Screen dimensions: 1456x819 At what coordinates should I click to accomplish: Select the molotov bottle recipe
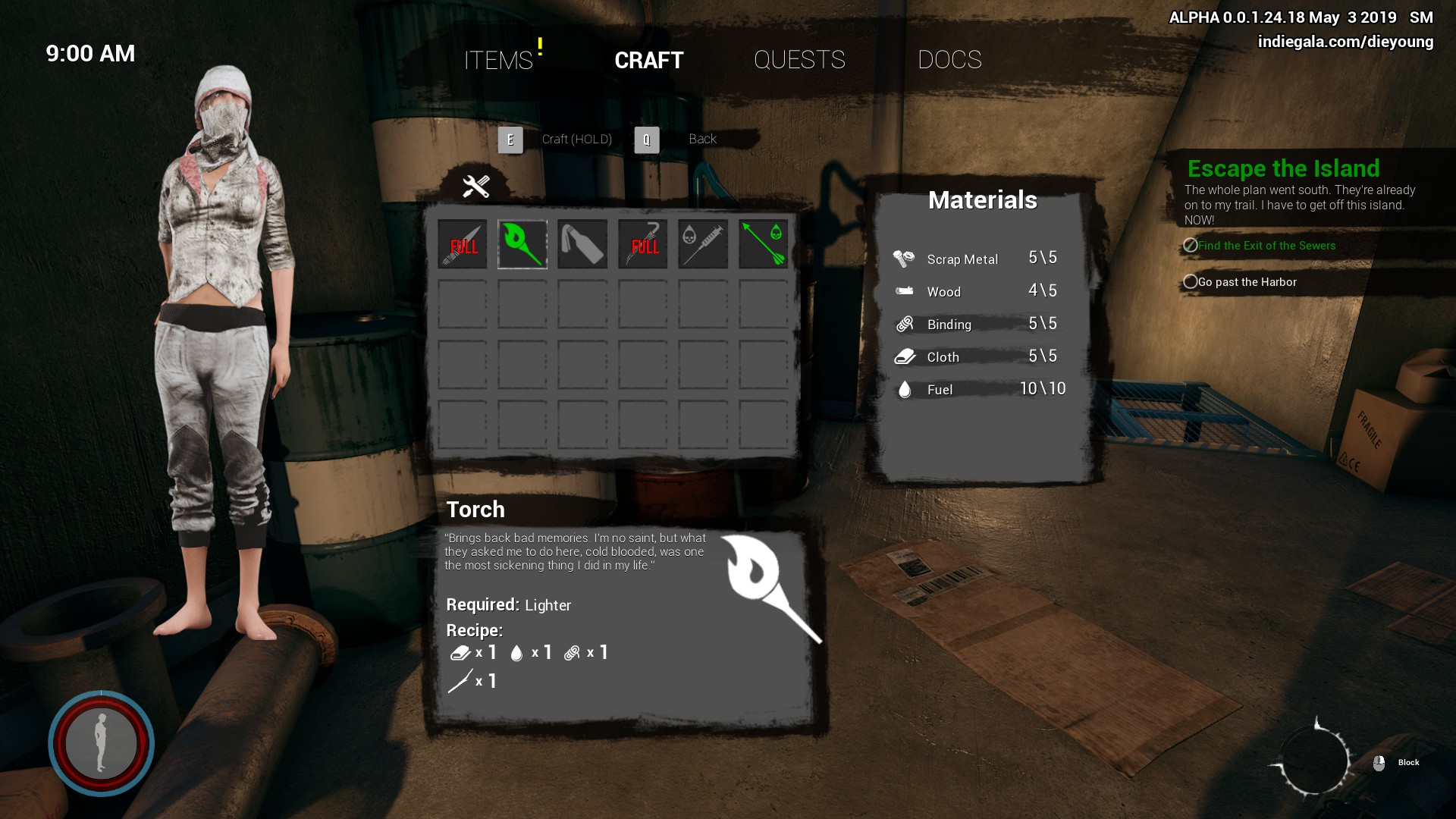click(x=582, y=244)
